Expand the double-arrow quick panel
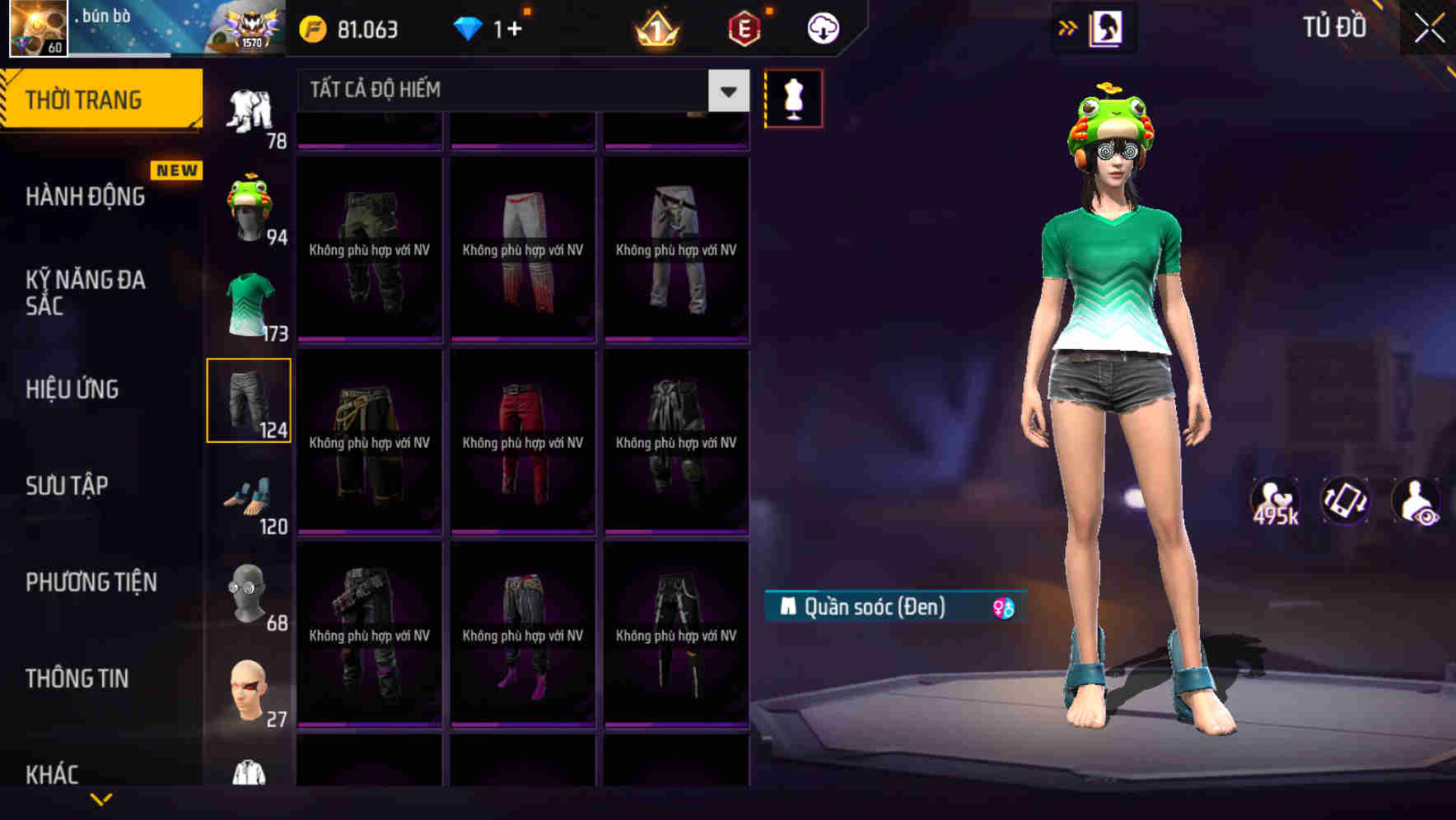This screenshot has width=1456, height=820. pyautogui.click(x=1067, y=27)
